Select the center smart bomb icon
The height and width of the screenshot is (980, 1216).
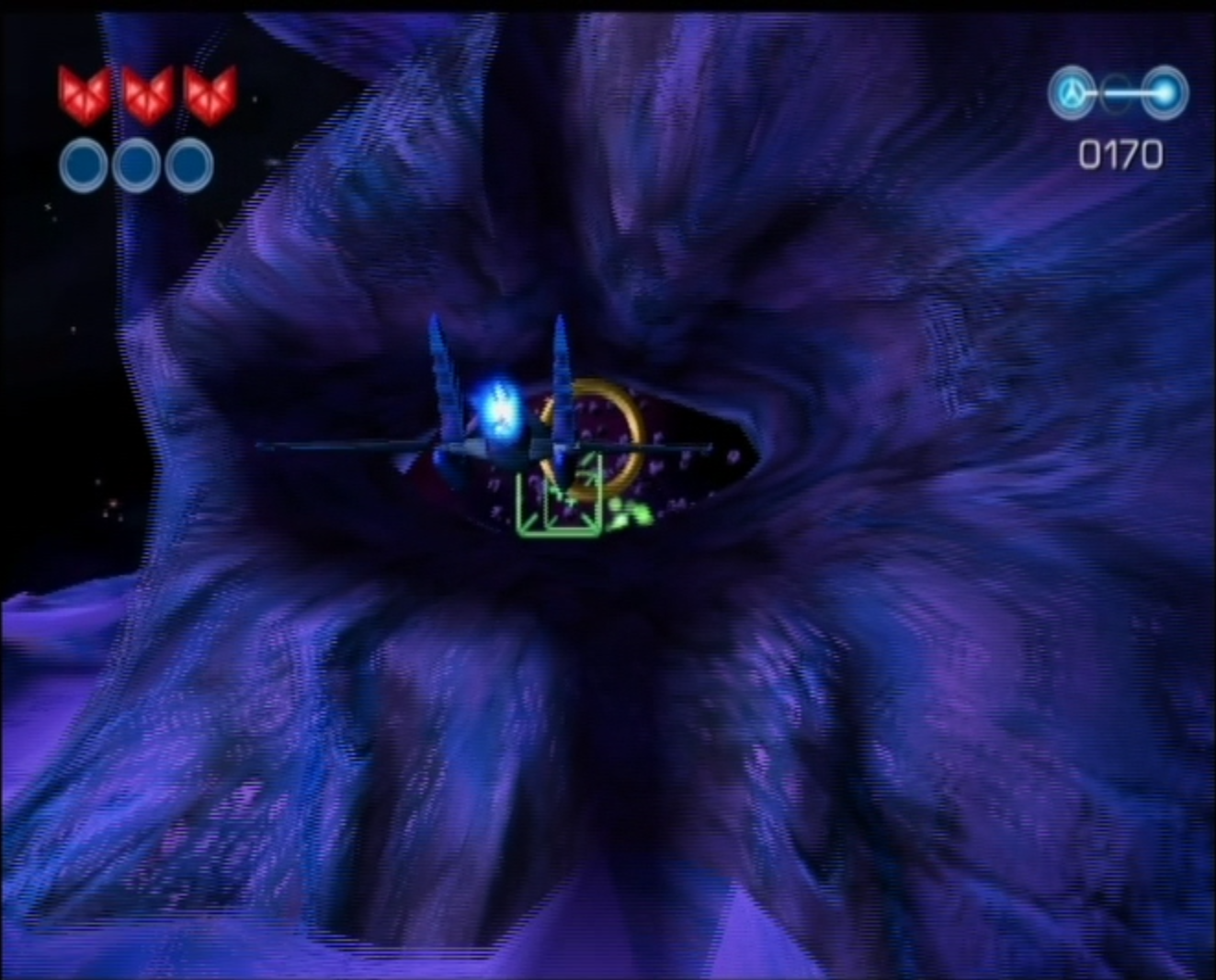pyautogui.click(x=137, y=163)
